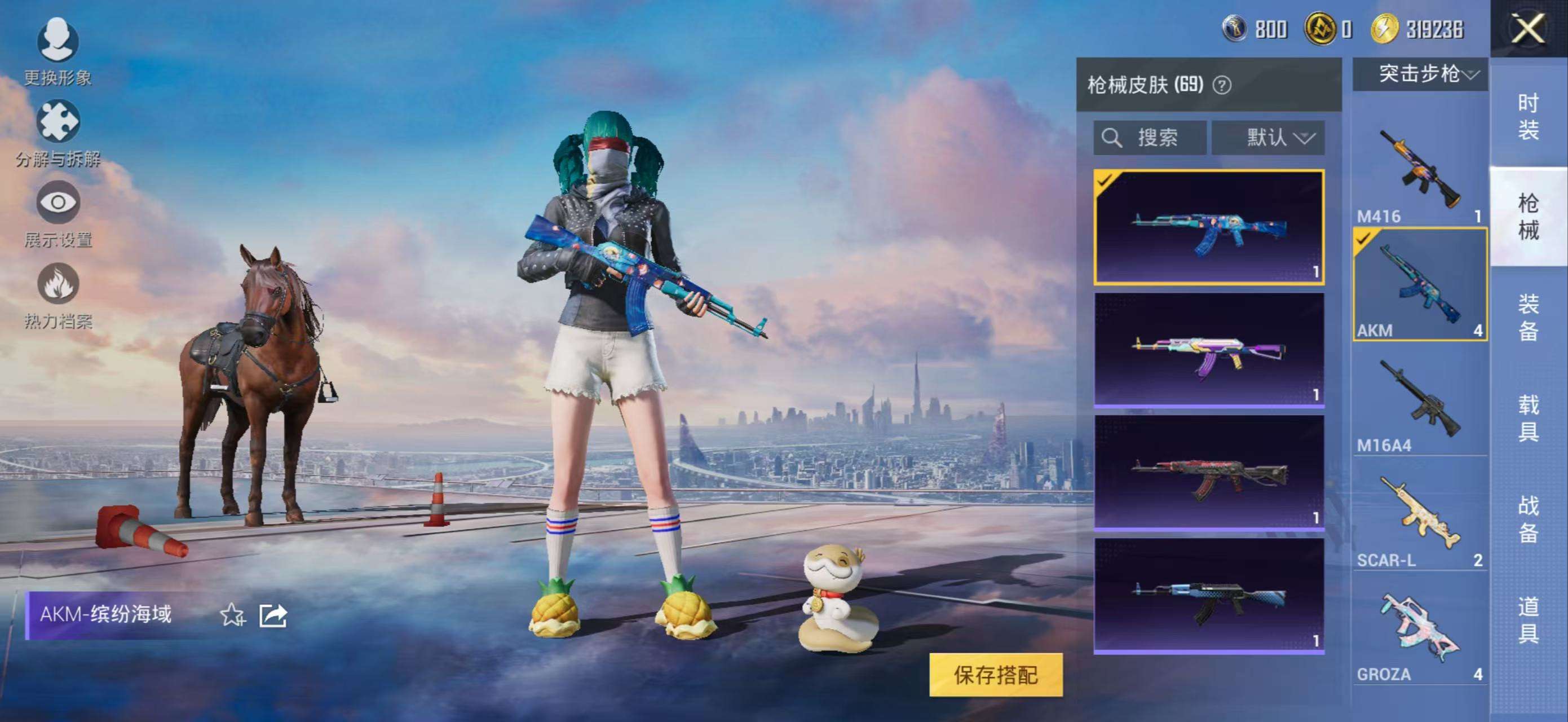The height and width of the screenshot is (722, 1568).
Task: Favorite the AKM skin with star icon
Action: tap(232, 615)
